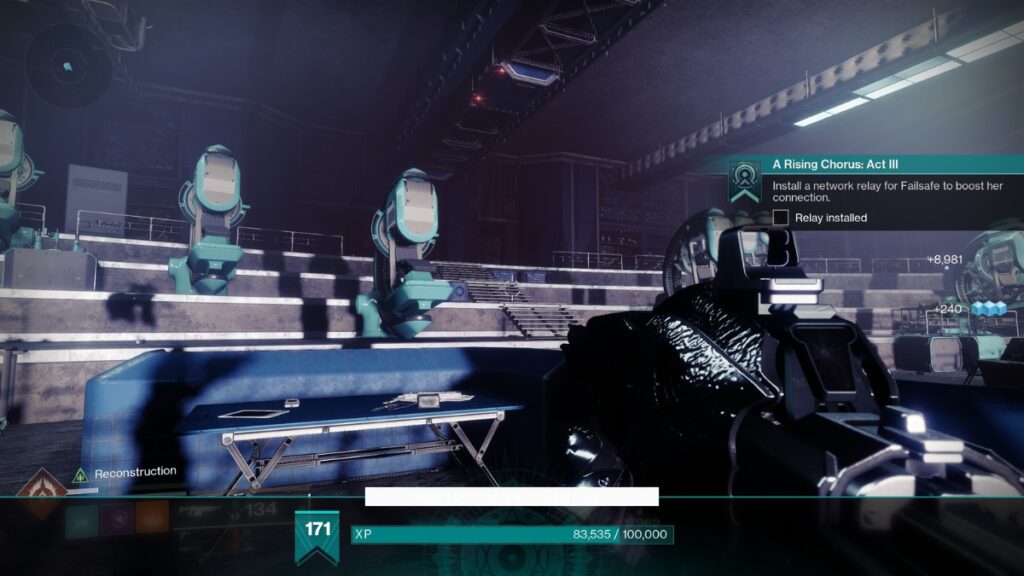The image size is (1024, 576).
Task: Select the orange fist melee ability icon
Action: 152,518
